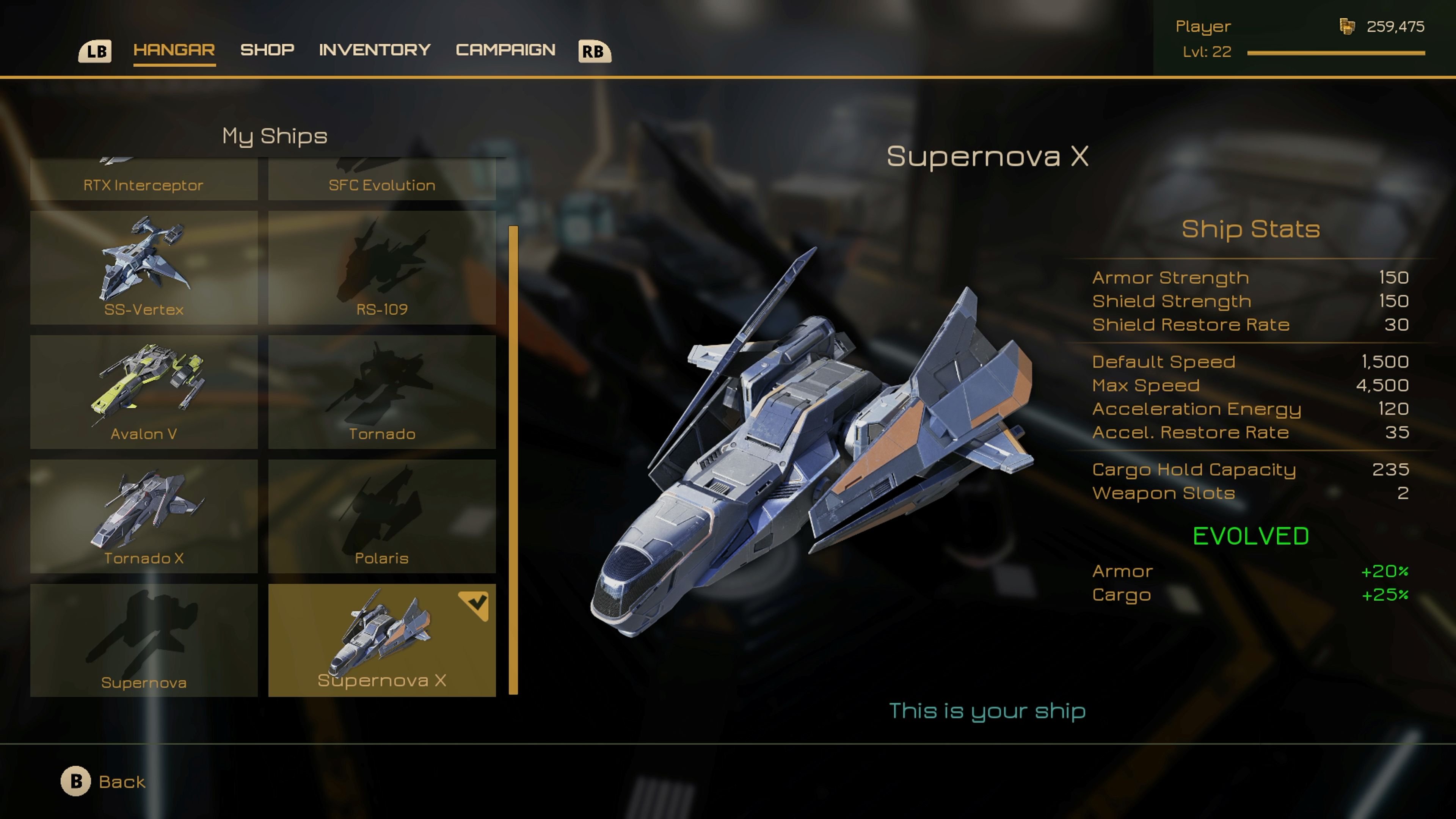Image resolution: width=1456 pixels, height=819 pixels.
Task: Click the B button icon next to Back
Action: click(76, 781)
